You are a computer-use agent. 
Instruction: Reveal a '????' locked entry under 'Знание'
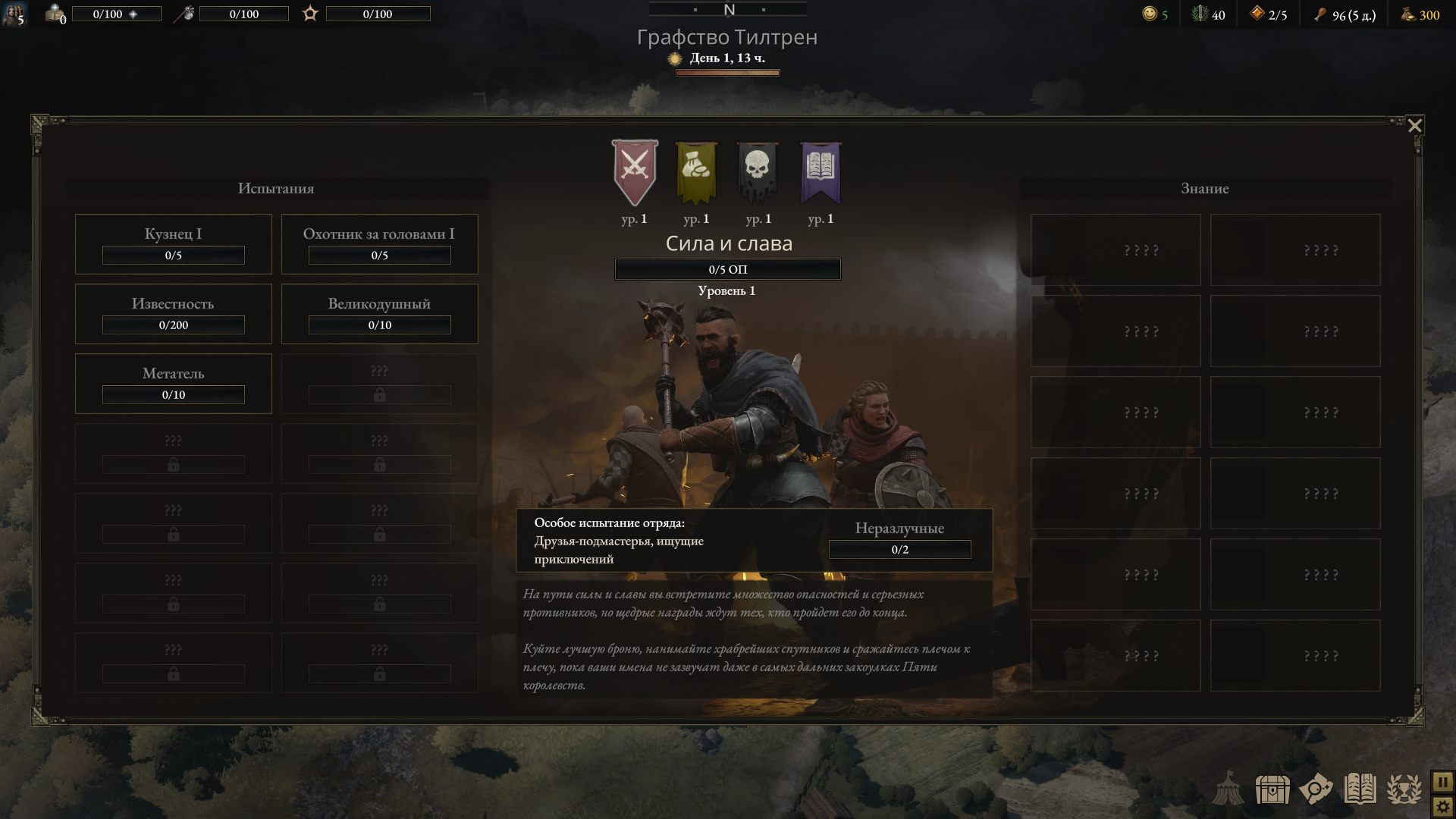(1115, 249)
